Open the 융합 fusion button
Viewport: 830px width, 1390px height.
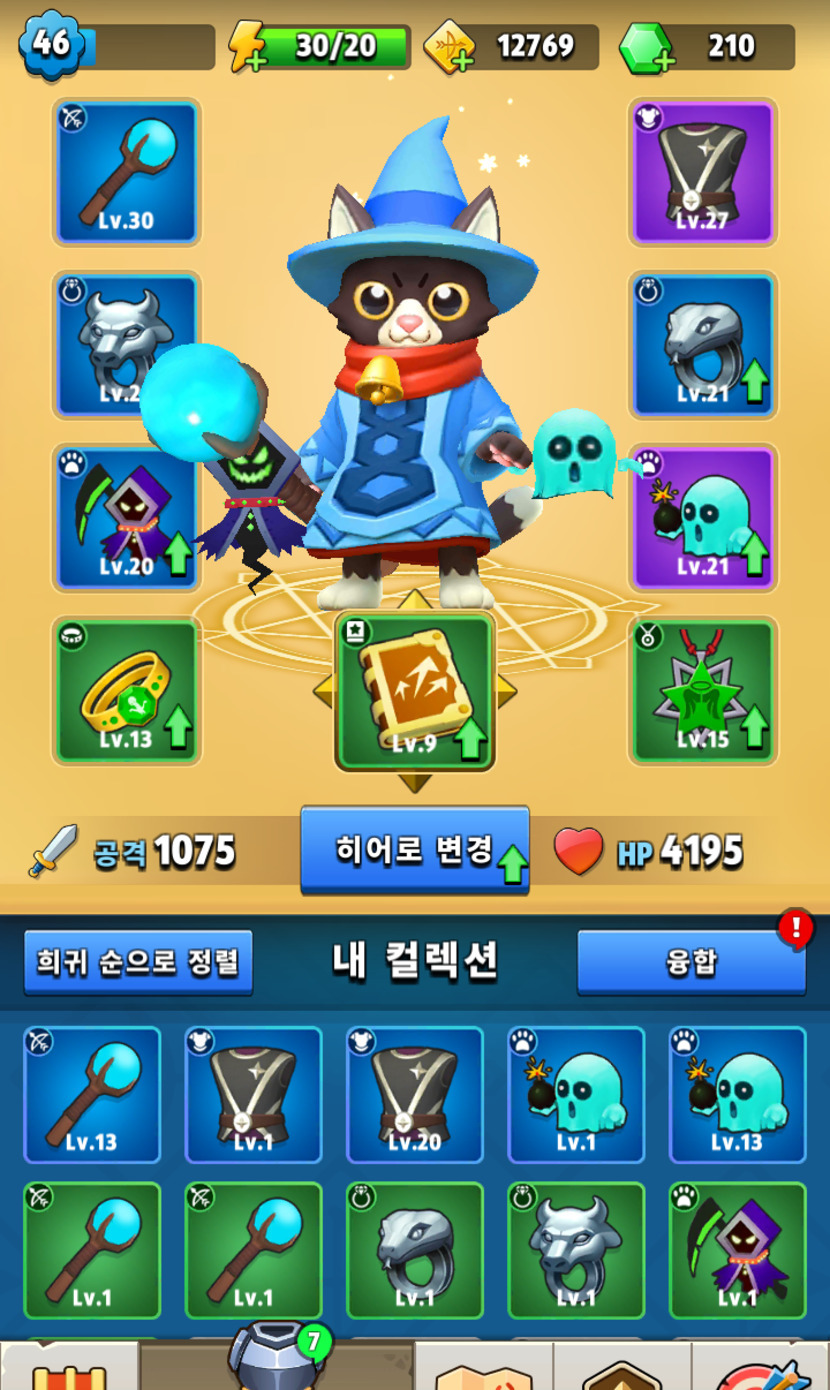(691, 962)
